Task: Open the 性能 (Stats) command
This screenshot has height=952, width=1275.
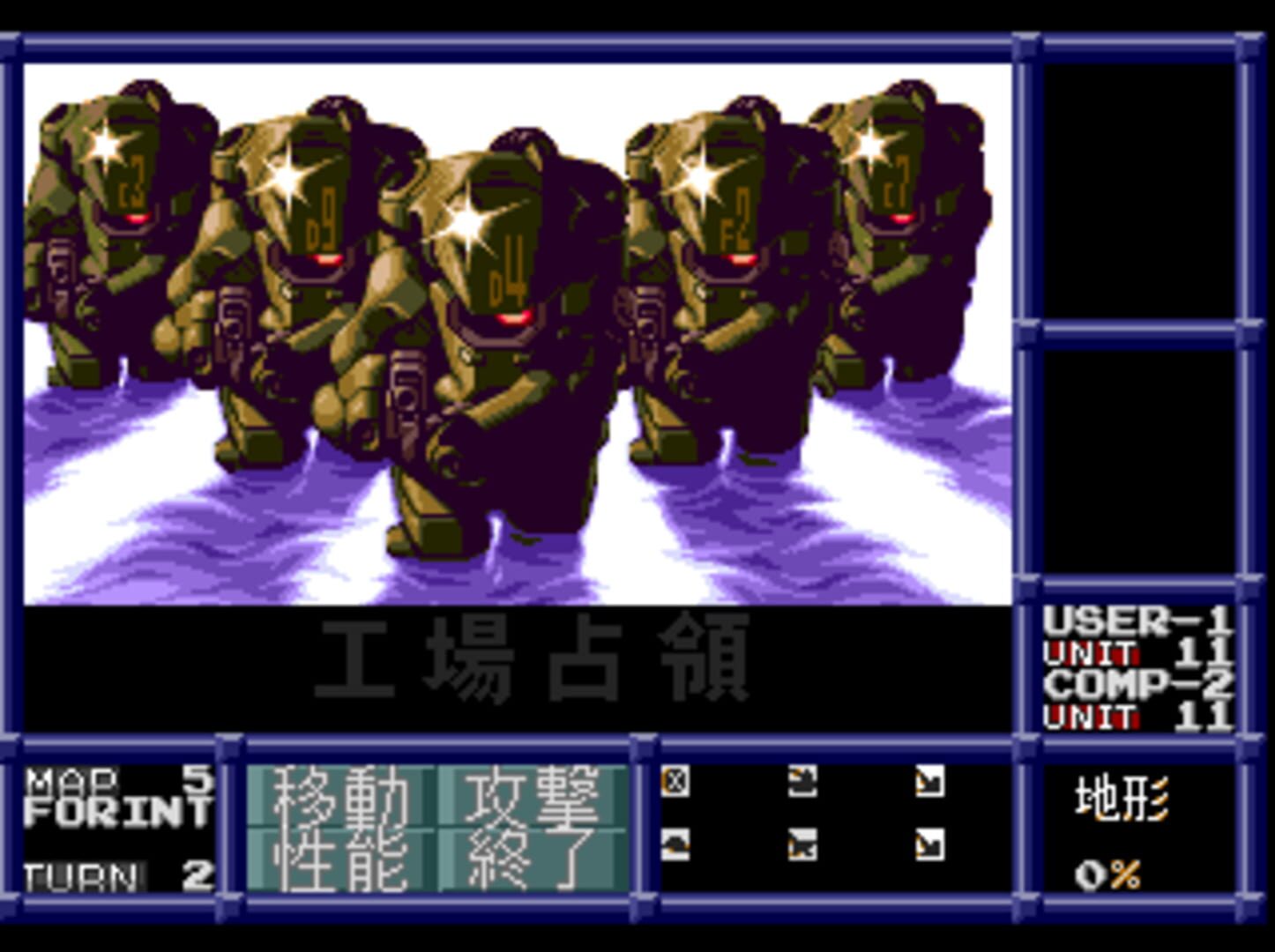Action: (x=341, y=859)
